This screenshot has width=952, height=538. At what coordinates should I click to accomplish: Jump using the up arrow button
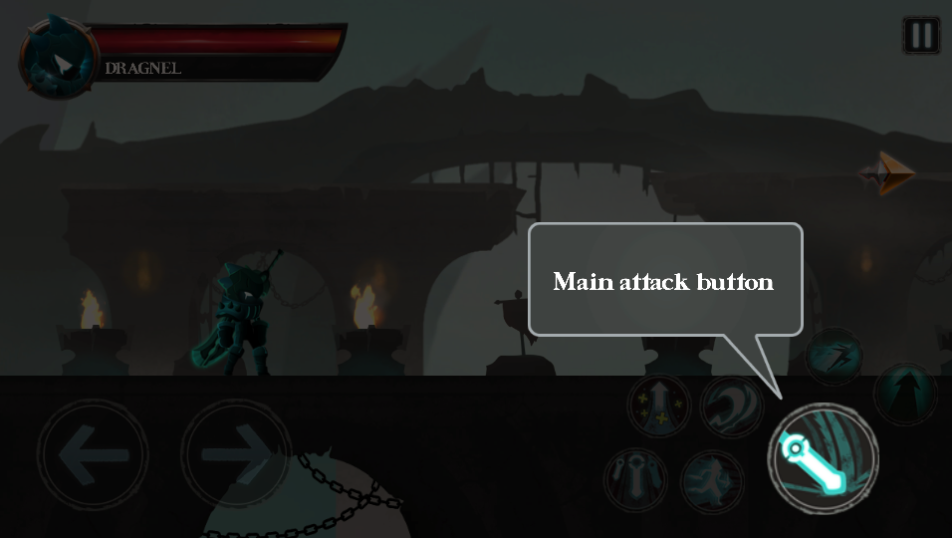coord(907,394)
